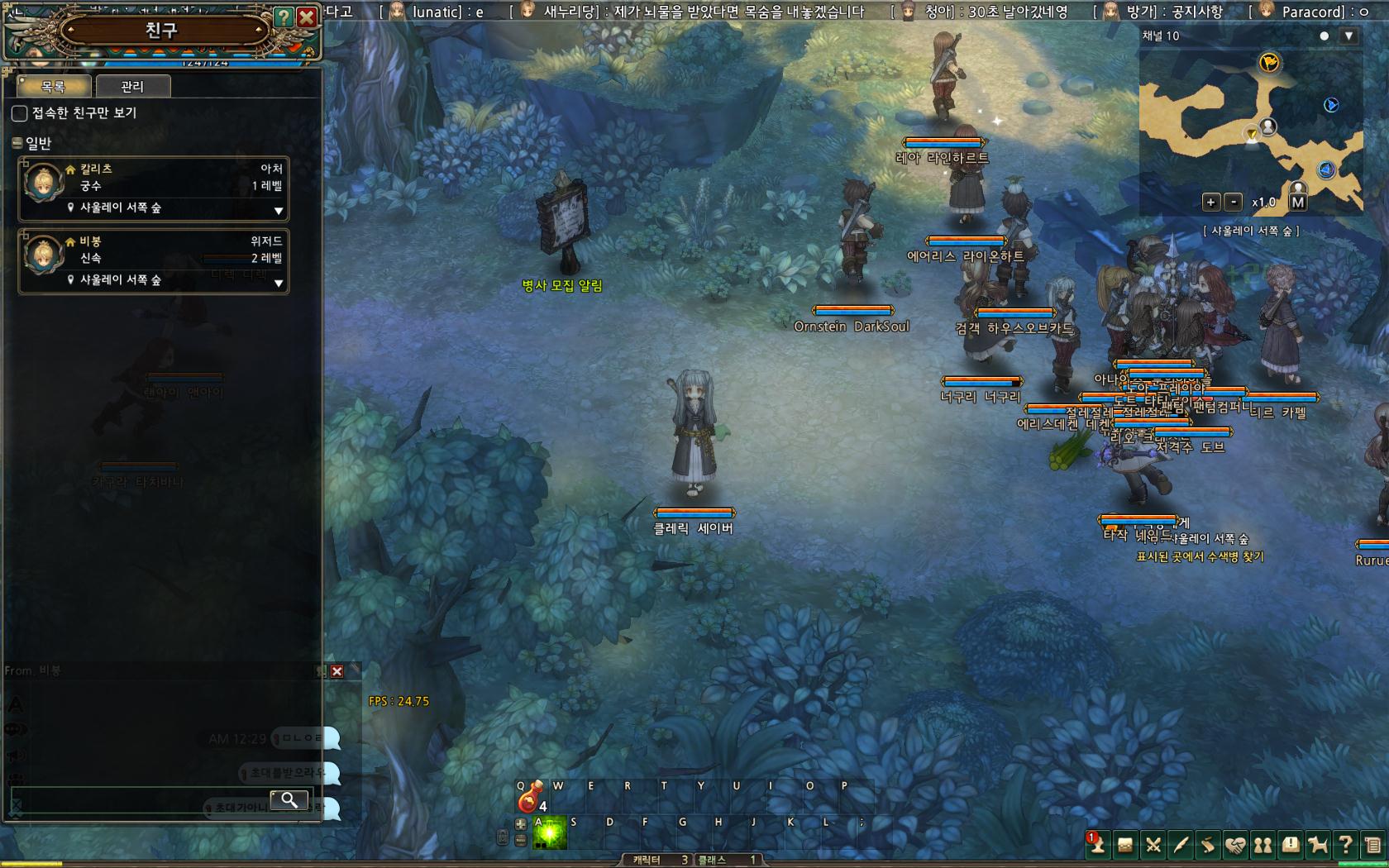Open the crossed swords menu icon

coord(1153,845)
